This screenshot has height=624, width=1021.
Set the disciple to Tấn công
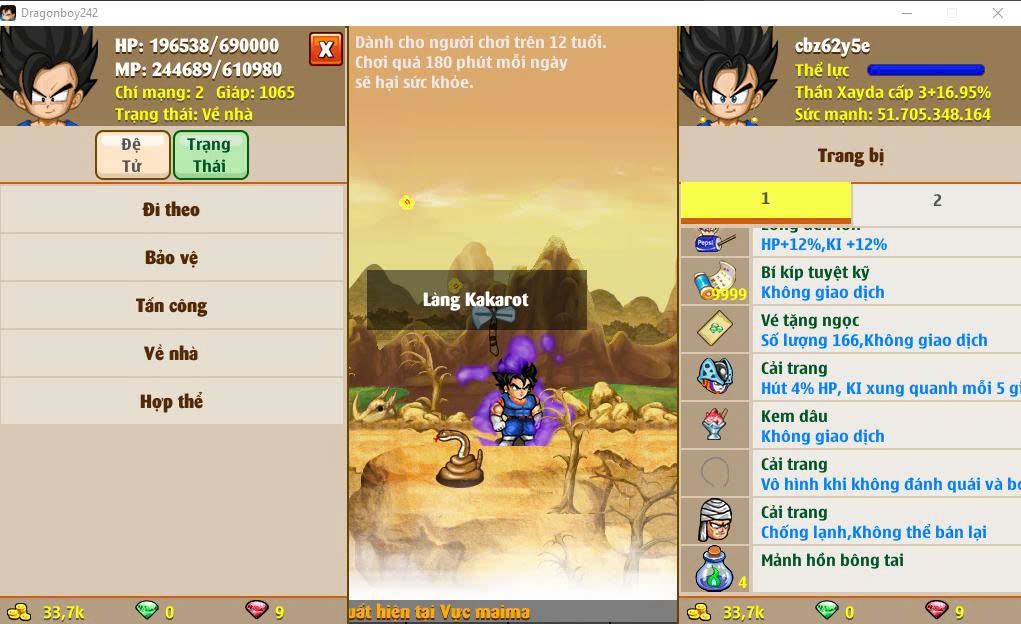pyautogui.click(x=171, y=306)
